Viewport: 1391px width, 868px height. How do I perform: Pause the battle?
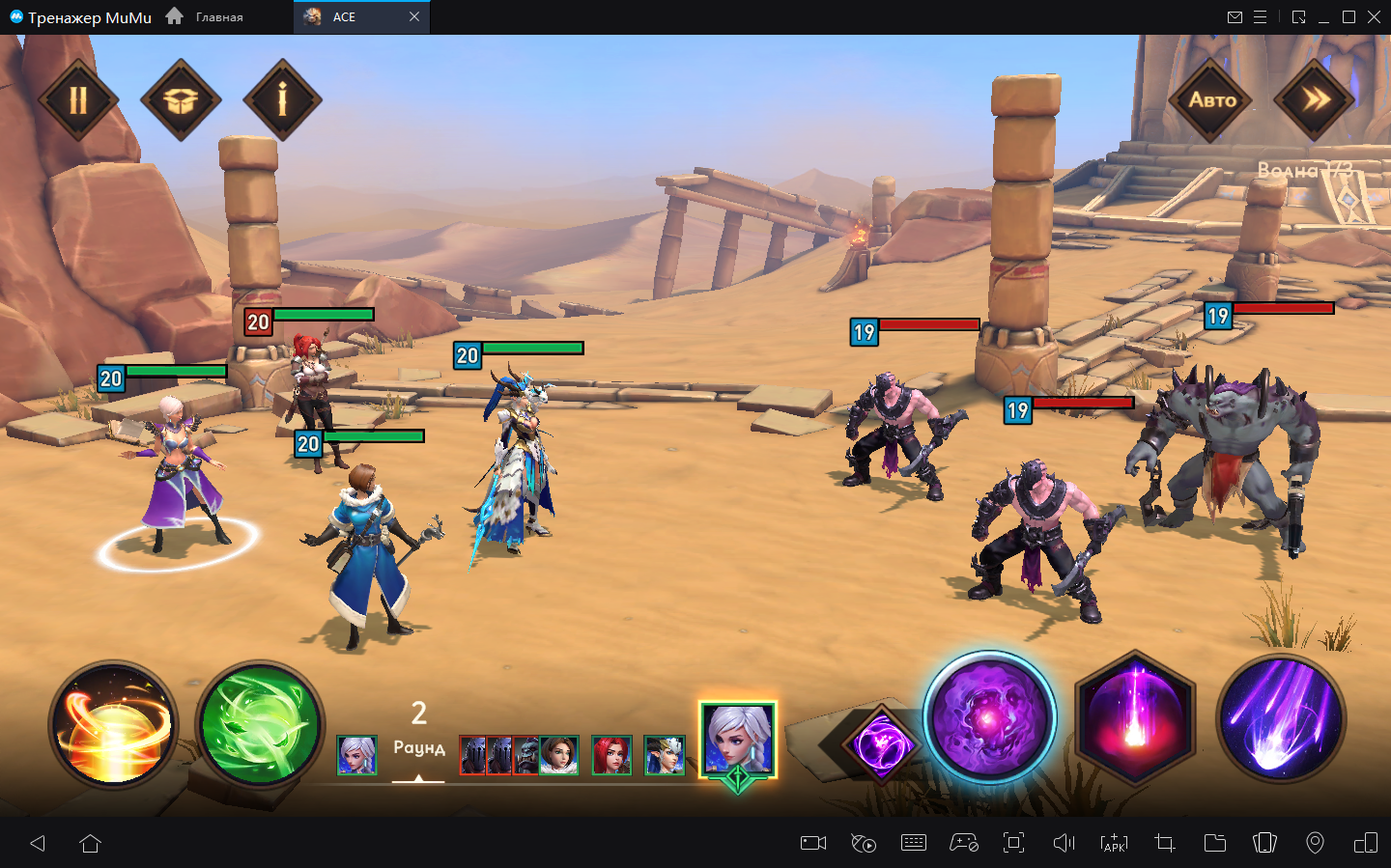78,100
